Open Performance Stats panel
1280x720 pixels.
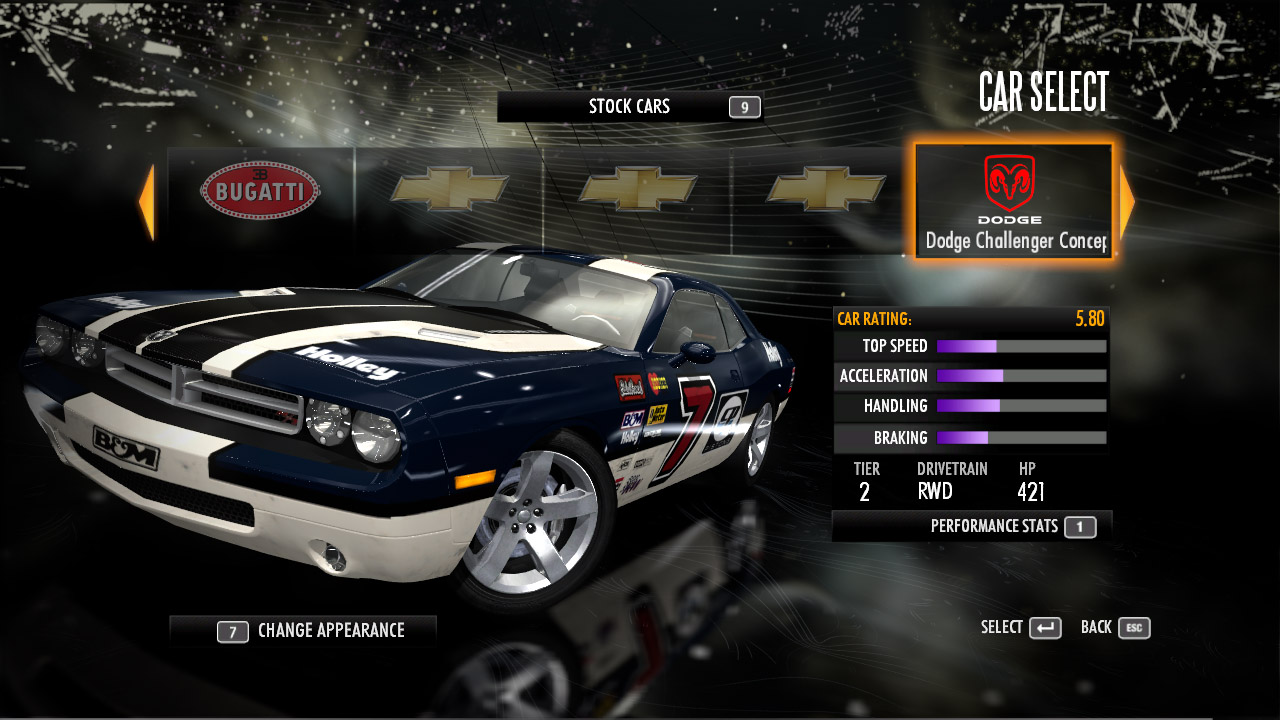coord(972,526)
